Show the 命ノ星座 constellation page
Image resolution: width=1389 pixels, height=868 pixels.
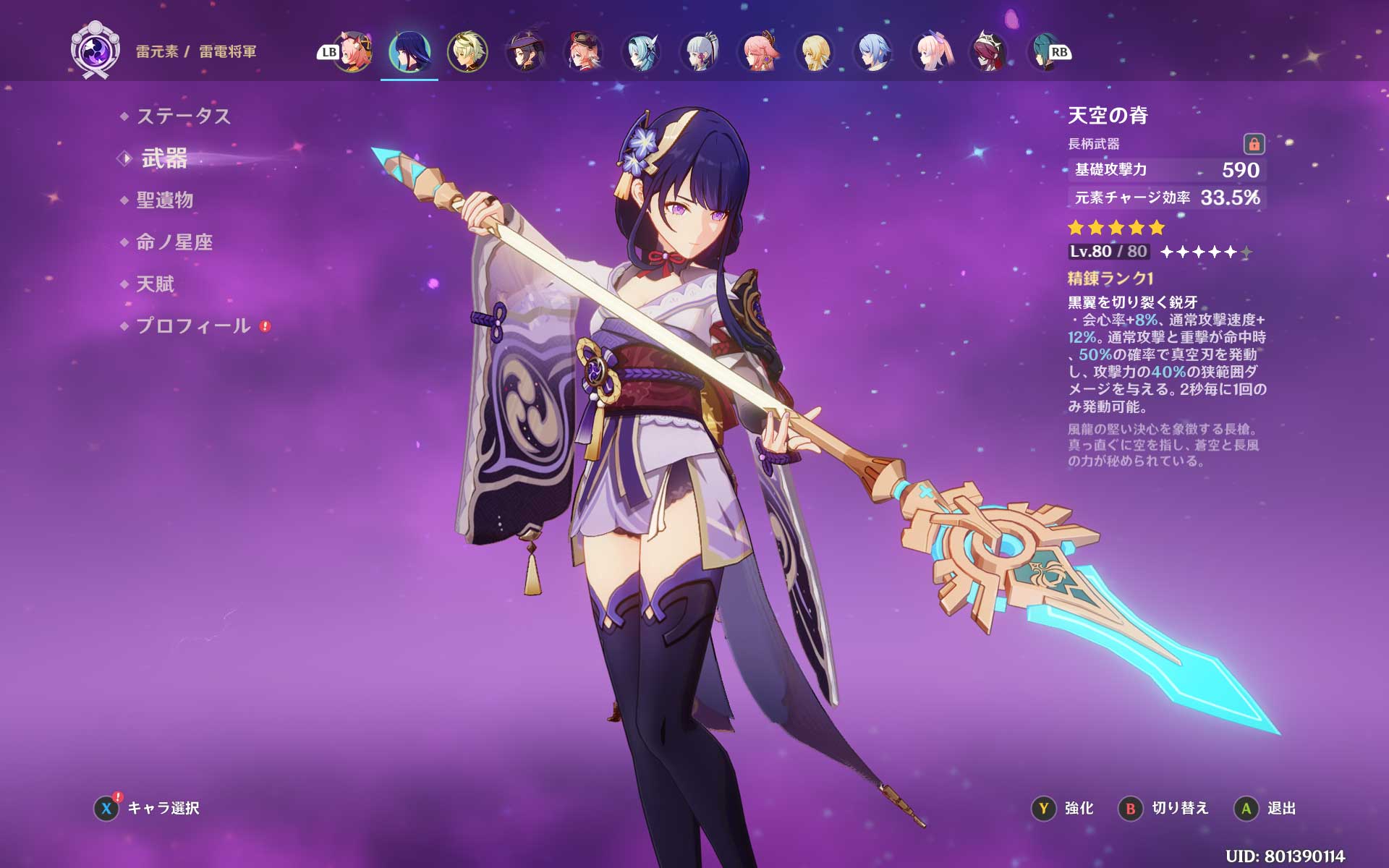pos(174,242)
